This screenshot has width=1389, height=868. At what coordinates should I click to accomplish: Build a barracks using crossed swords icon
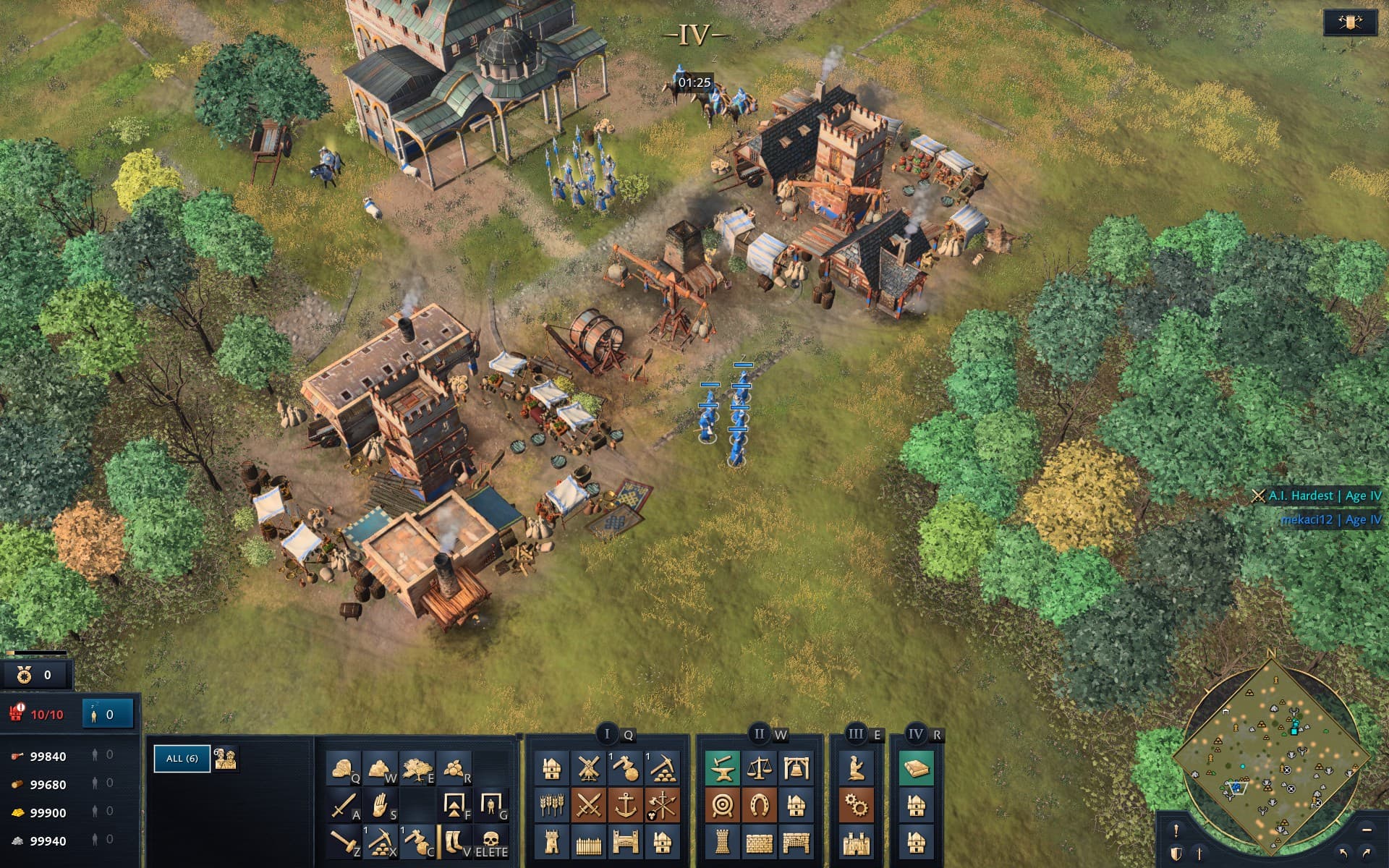point(588,805)
